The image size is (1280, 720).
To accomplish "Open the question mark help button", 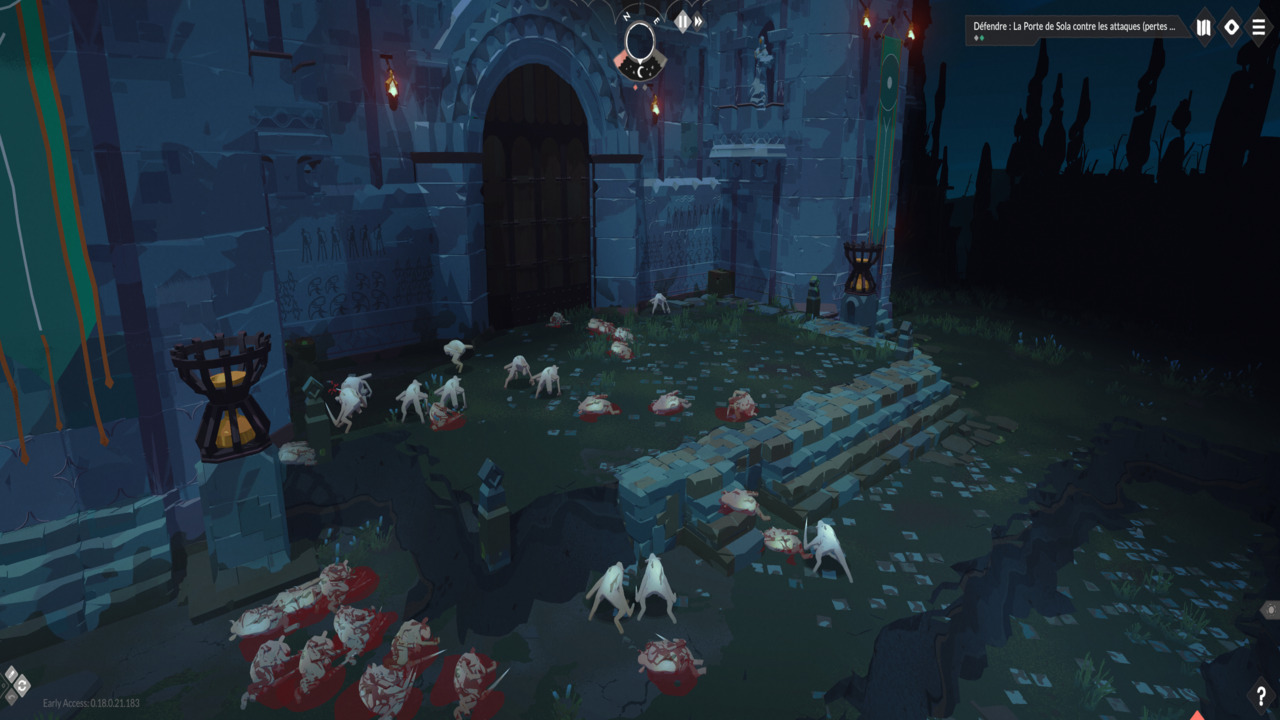I will (1261, 696).
